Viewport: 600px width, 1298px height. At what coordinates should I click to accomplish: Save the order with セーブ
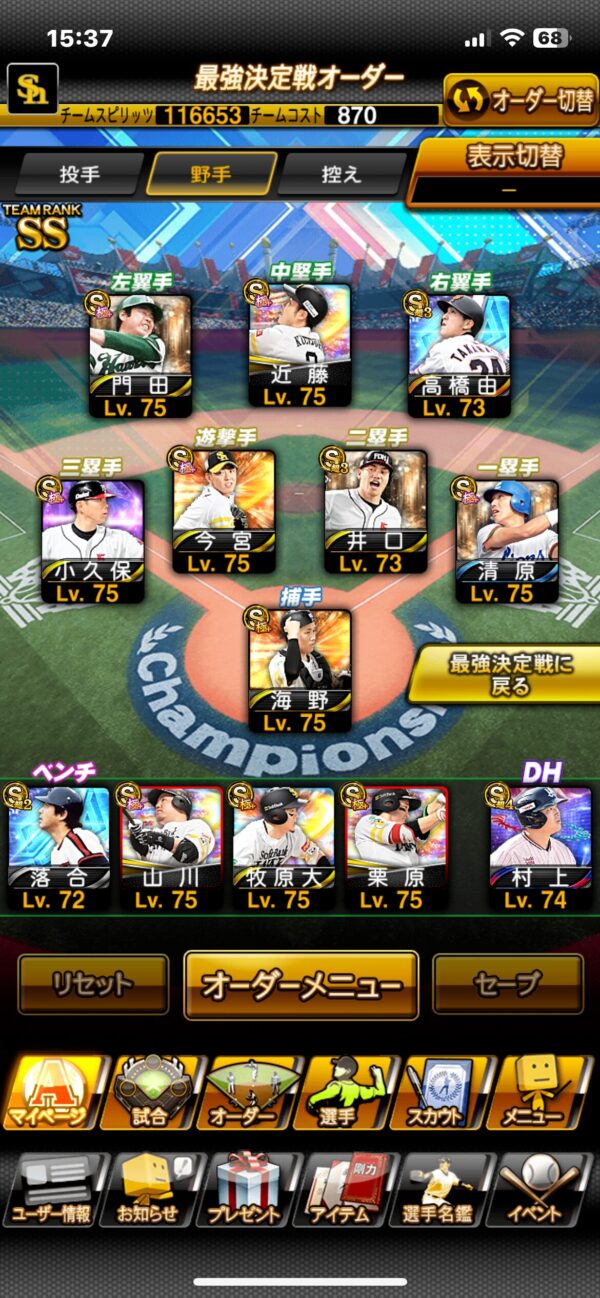[507, 984]
